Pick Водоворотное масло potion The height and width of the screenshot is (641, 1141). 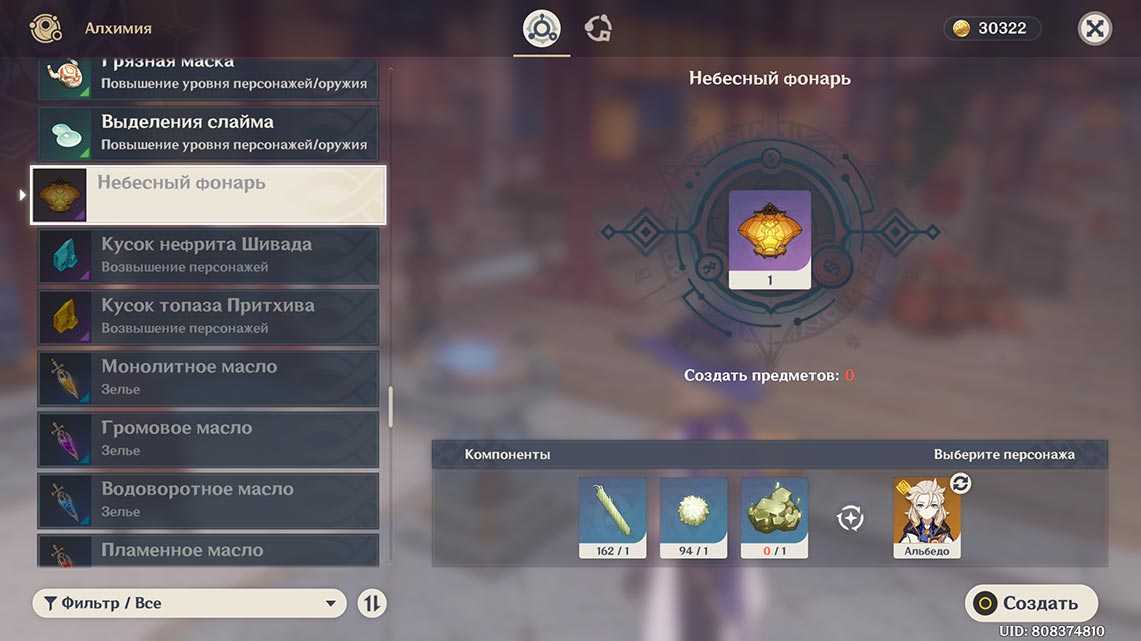(x=208, y=499)
